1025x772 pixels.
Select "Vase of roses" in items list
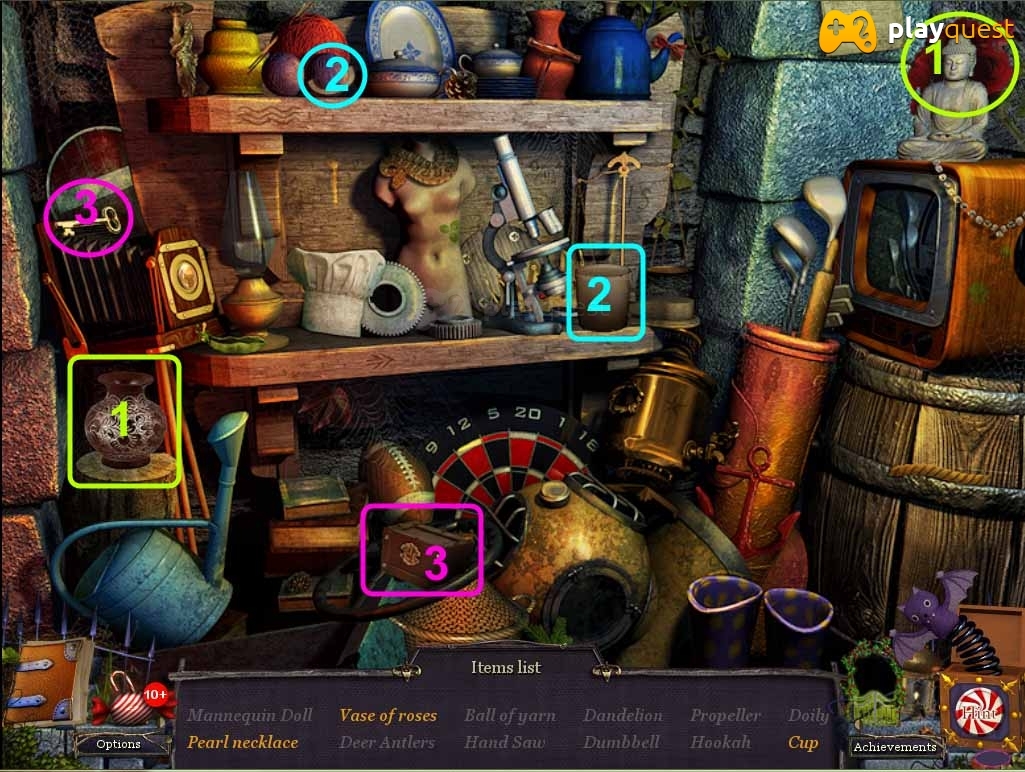coord(388,715)
